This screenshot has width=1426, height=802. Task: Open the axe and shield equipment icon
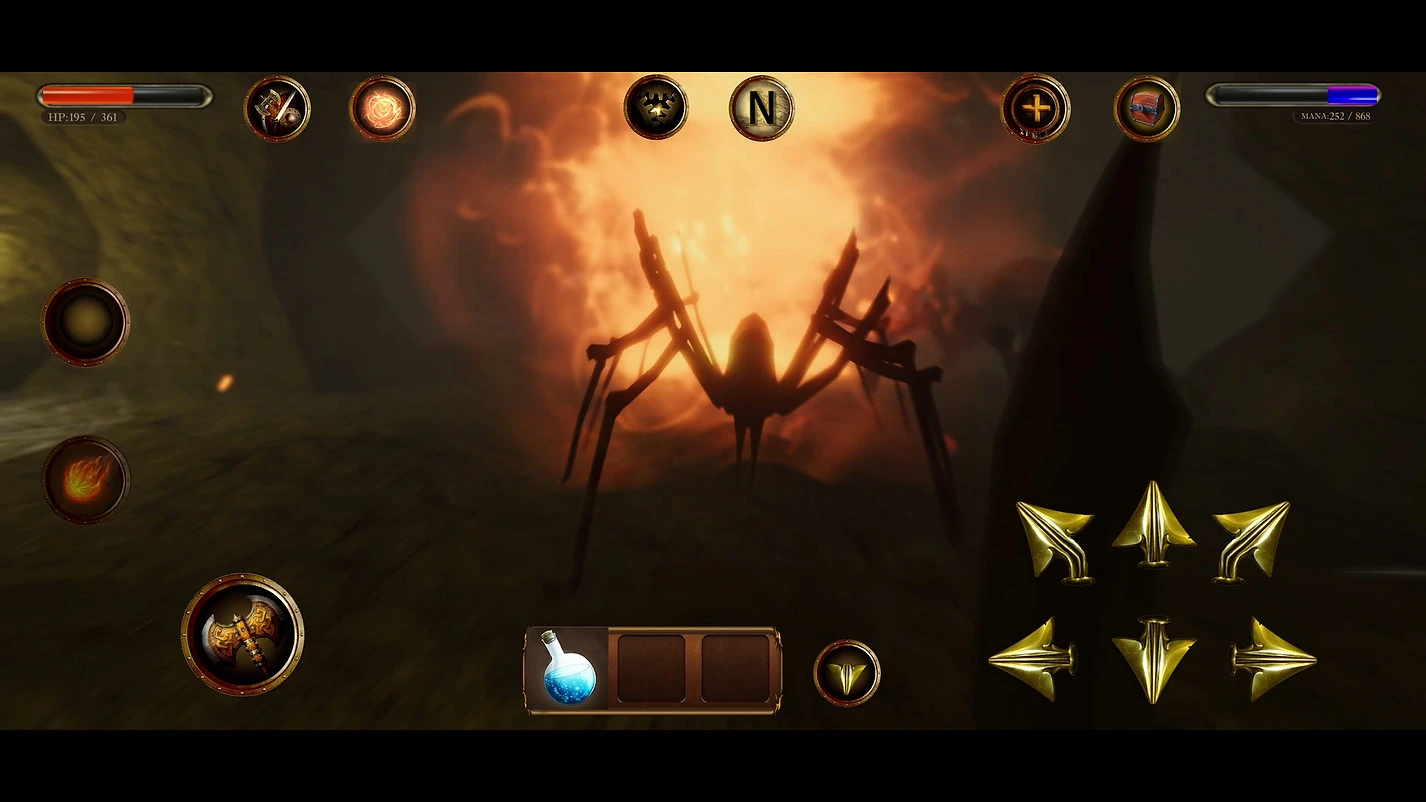click(x=277, y=108)
